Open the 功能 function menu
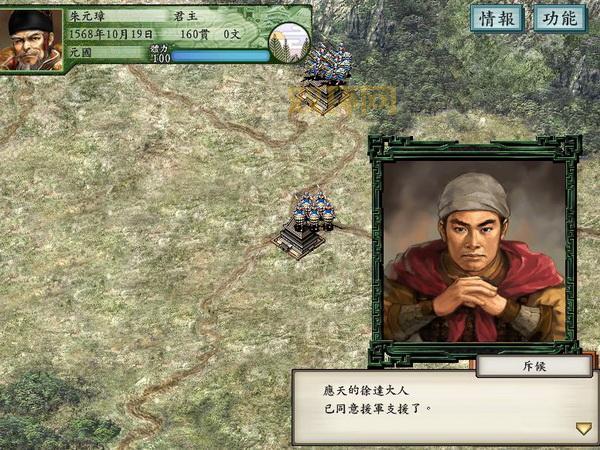The image size is (600, 450). click(560, 18)
